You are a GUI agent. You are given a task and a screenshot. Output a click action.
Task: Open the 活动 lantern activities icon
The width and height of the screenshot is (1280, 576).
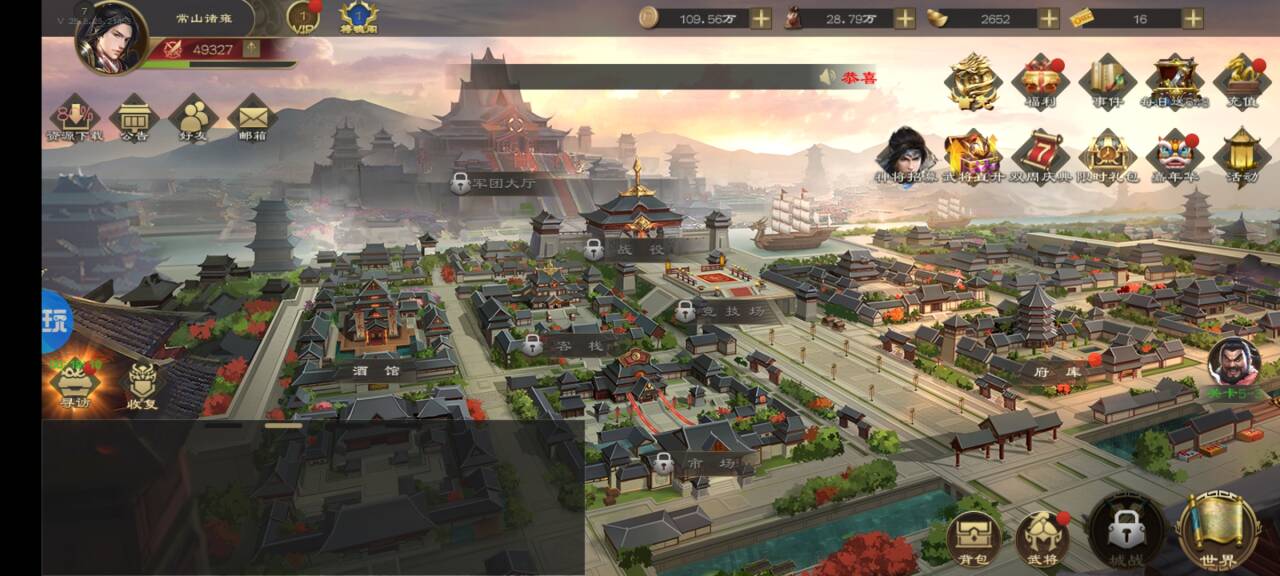point(1242,156)
